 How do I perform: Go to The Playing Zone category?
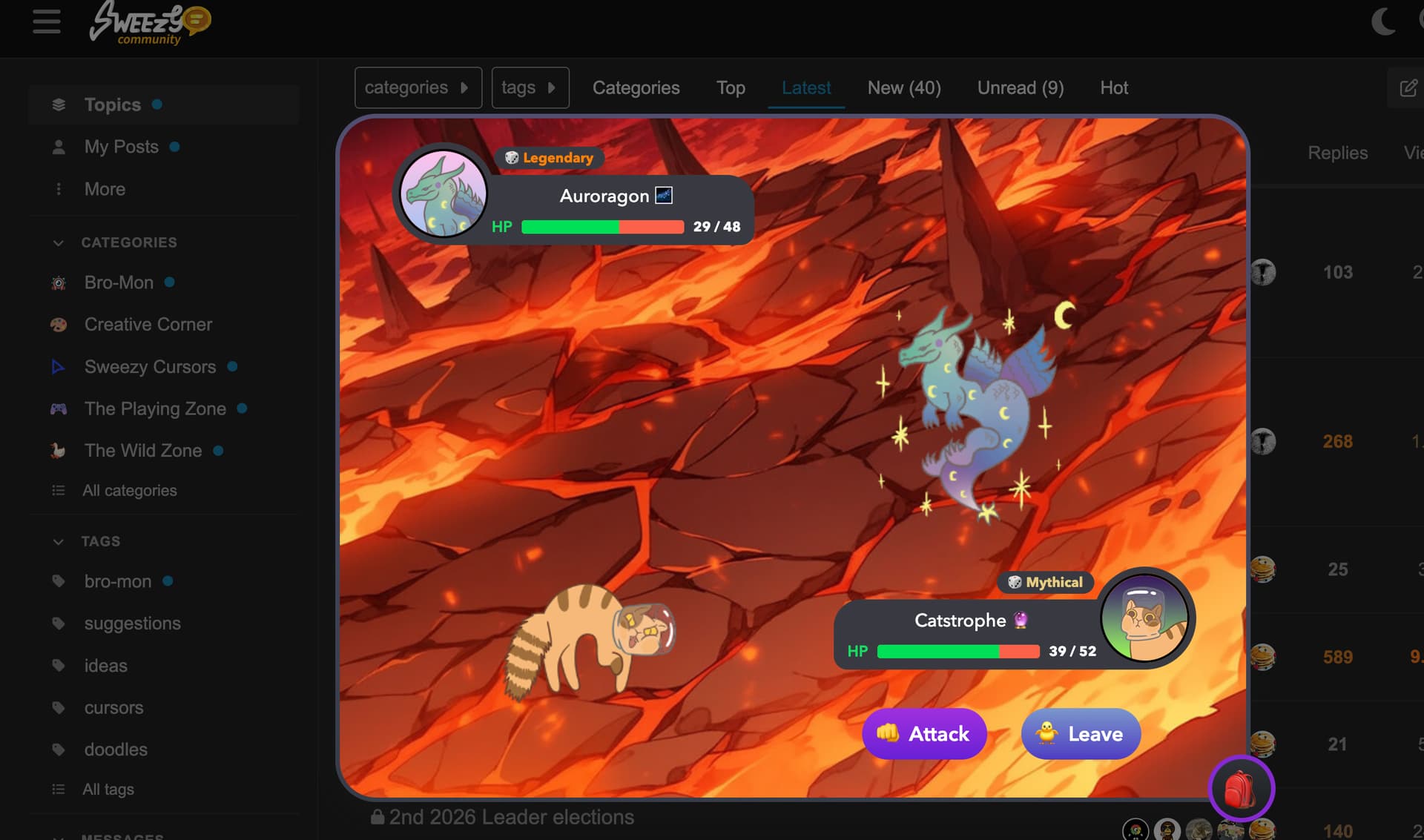coord(155,409)
